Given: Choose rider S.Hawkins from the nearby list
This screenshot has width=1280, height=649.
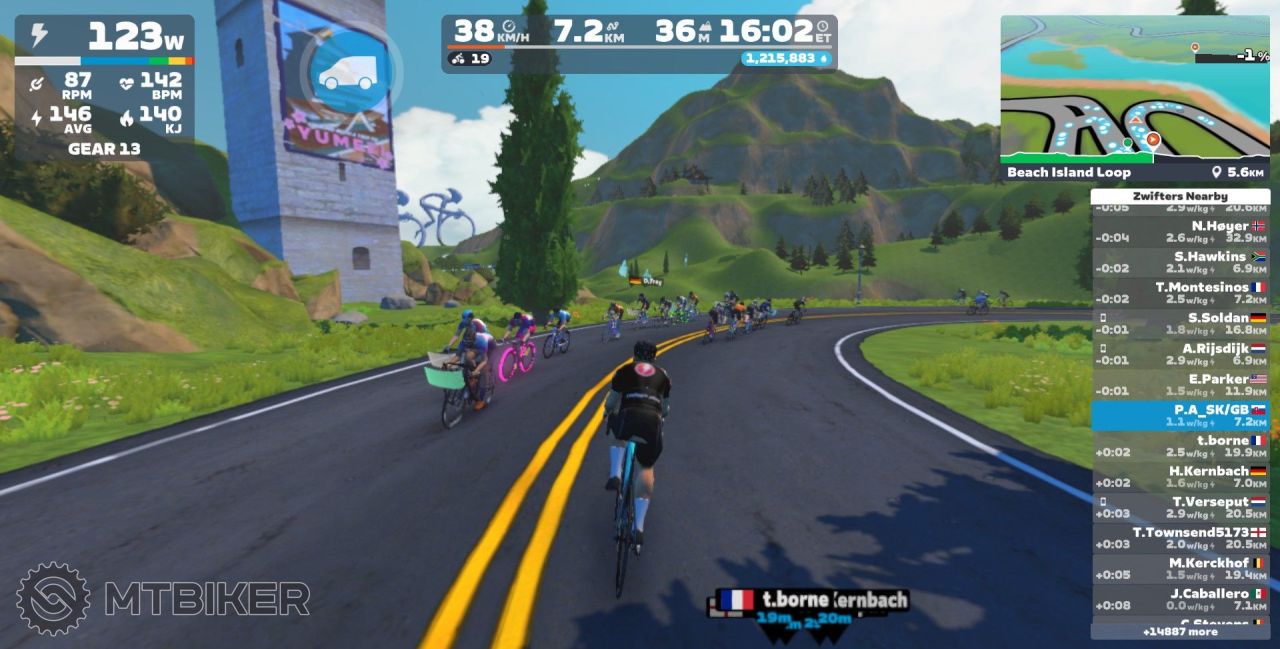Looking at the screenshot, I should click(x=1181, y=263).
